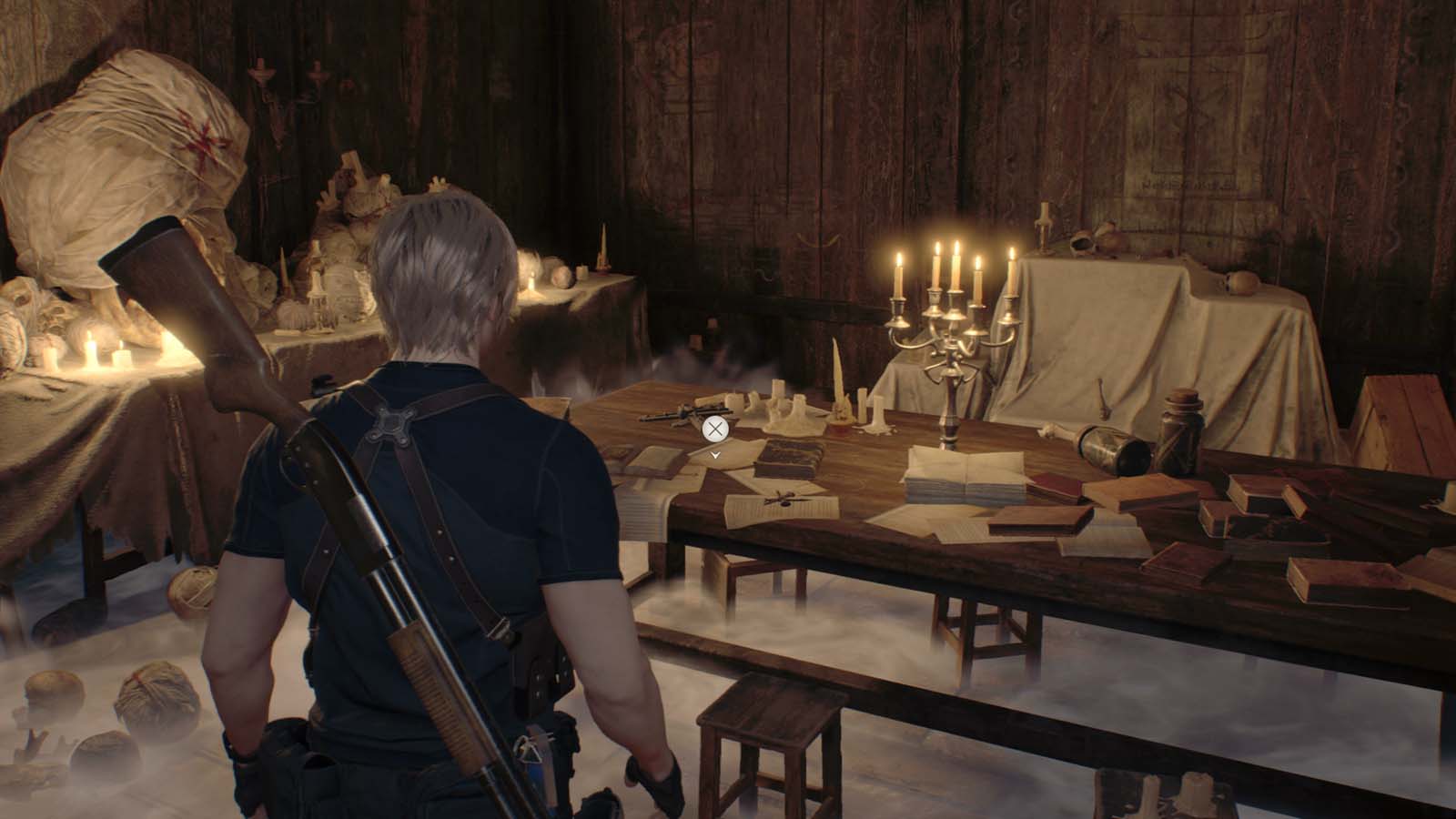Select the small dagger pinning the parchment
The image size is (1456, 819).
pyautogui.click(x=783, y=500)
